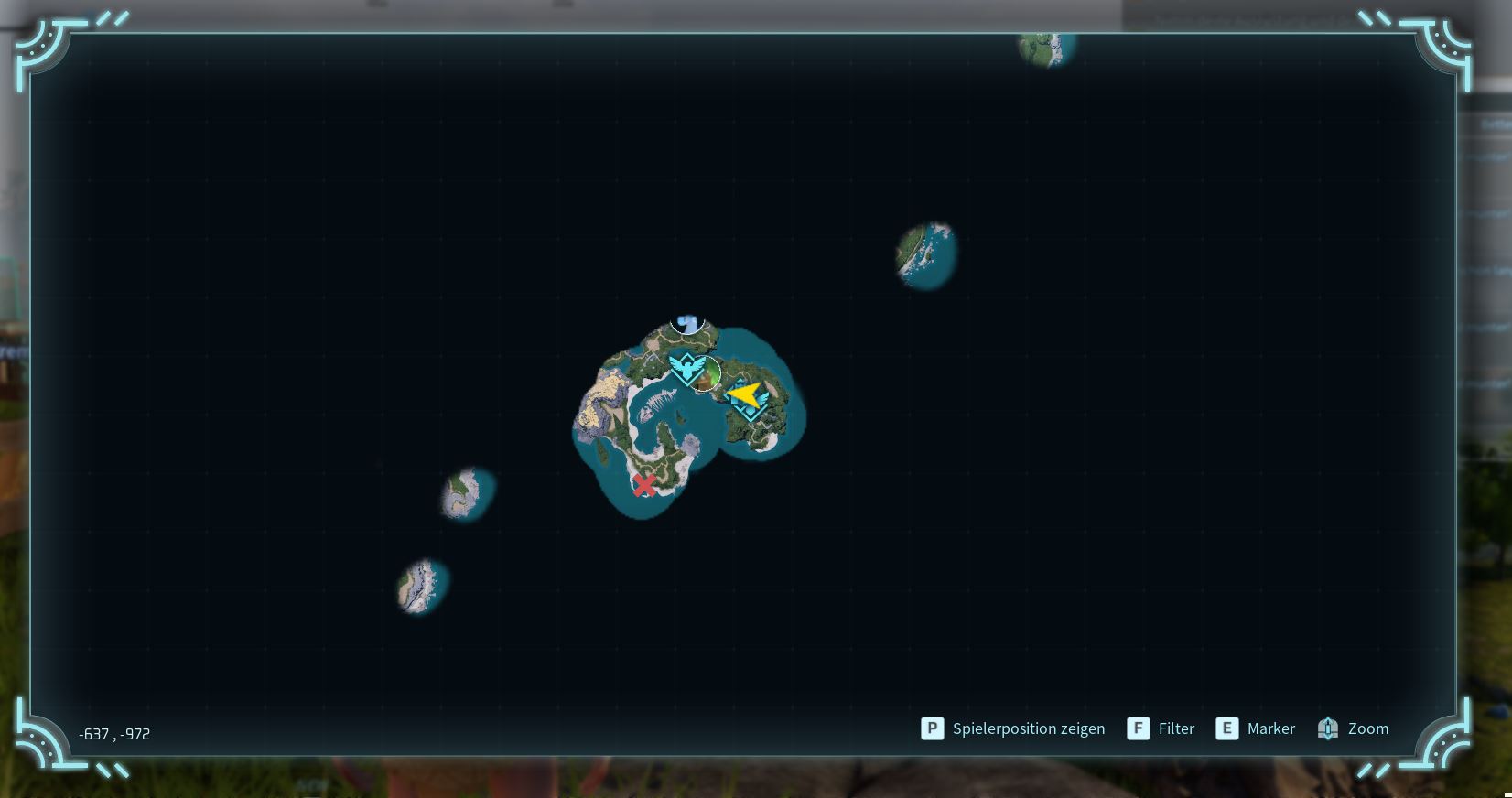1512x798 pixels.
Task: Choose the blue circular portrait at the island's top
Action: (x=686, y=323)
